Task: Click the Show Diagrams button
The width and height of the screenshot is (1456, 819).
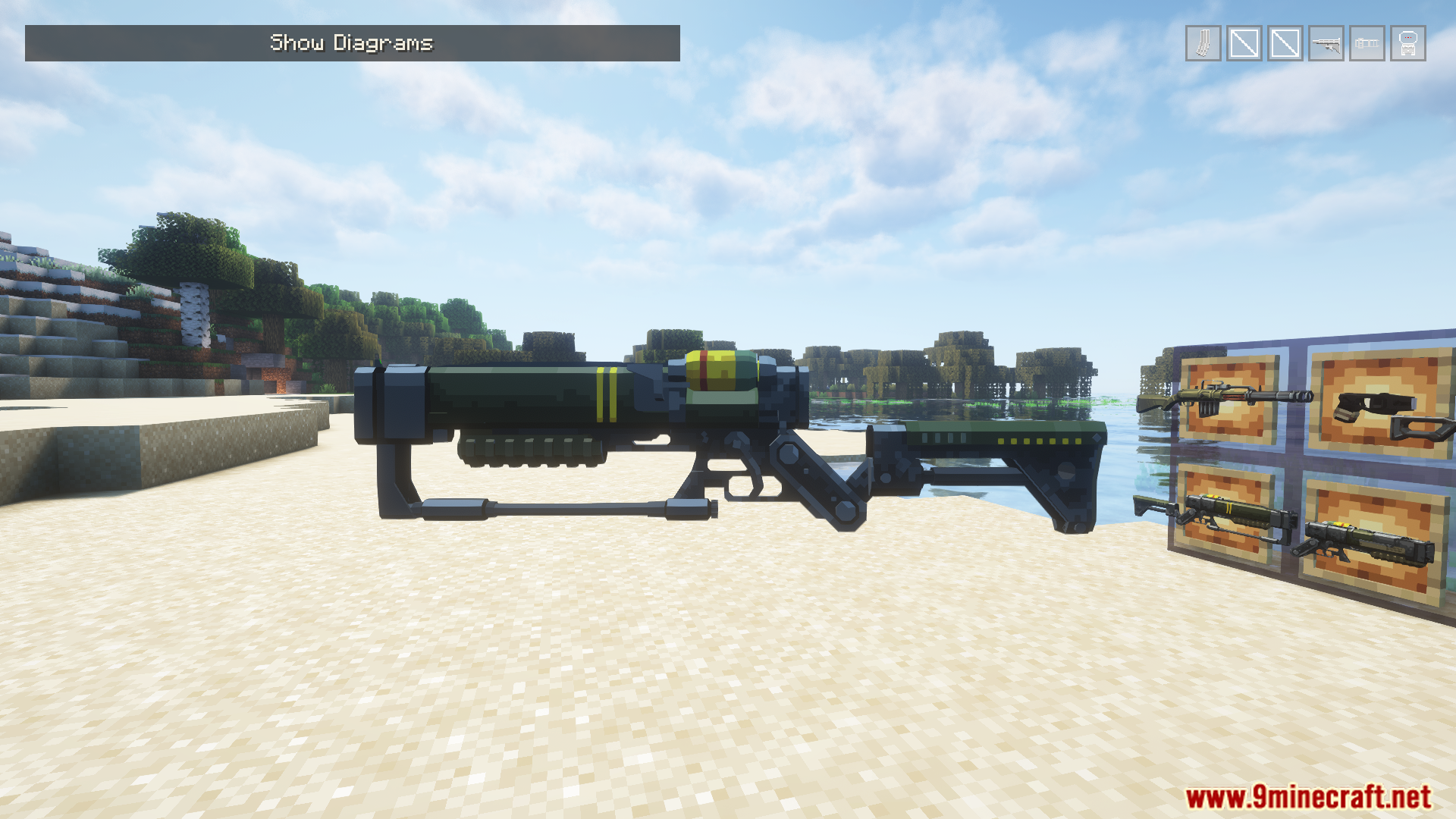Action: (352, 43)
